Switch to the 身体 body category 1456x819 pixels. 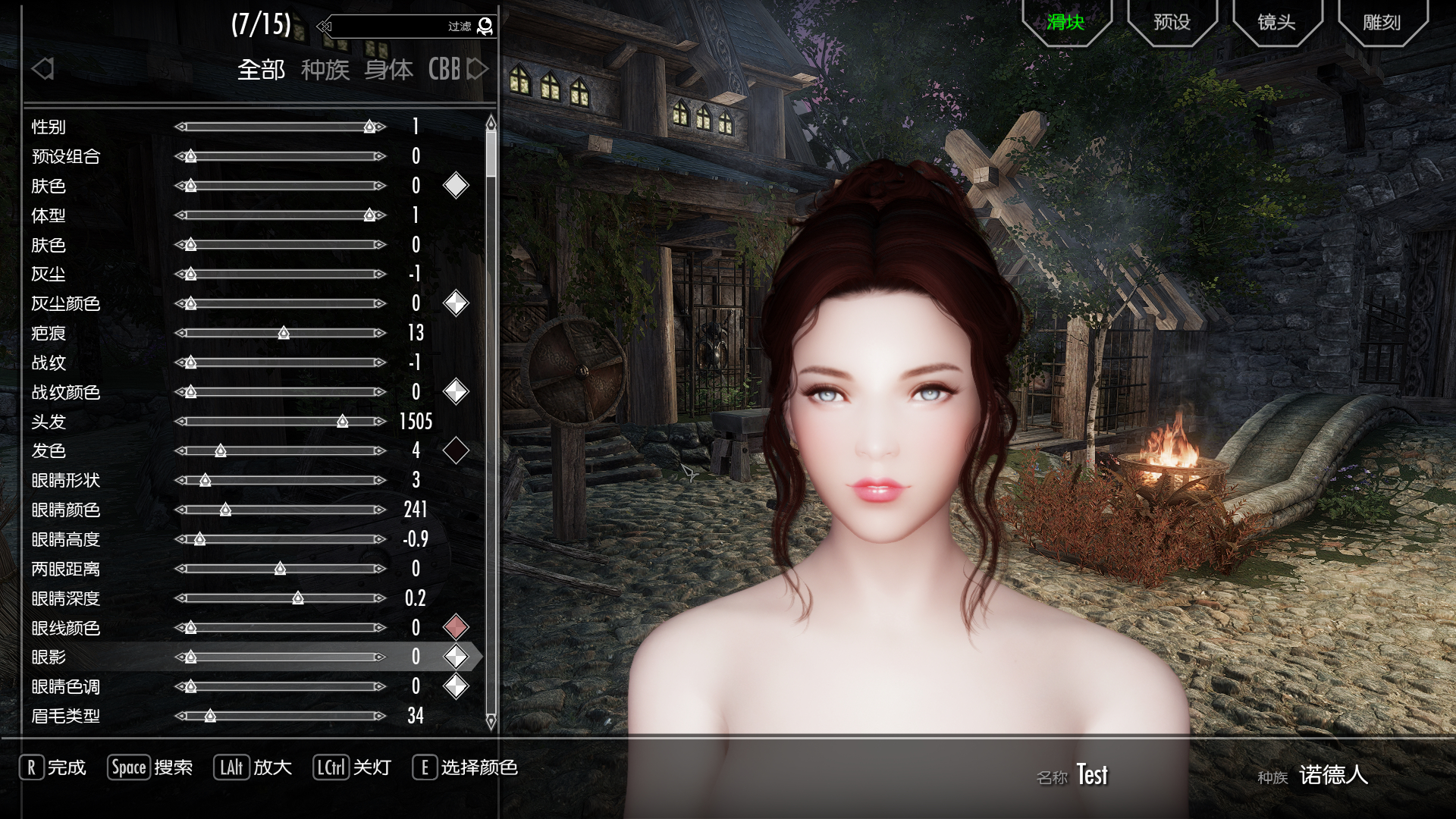click(388, 70)
